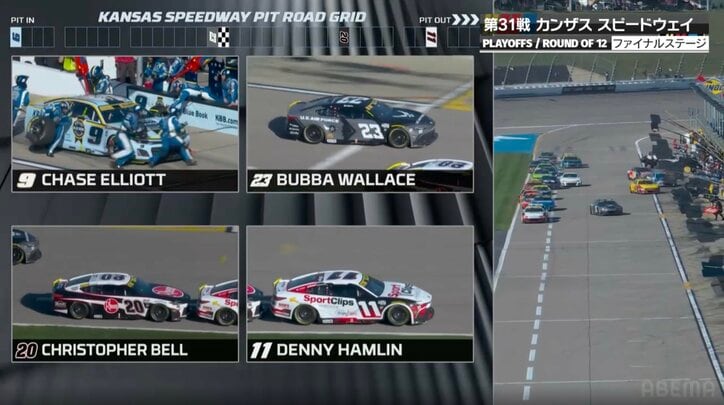Show Denny Hamlin's number 11 camera panel
This screenshot has width=724, height=405.
tap(360, 292)
